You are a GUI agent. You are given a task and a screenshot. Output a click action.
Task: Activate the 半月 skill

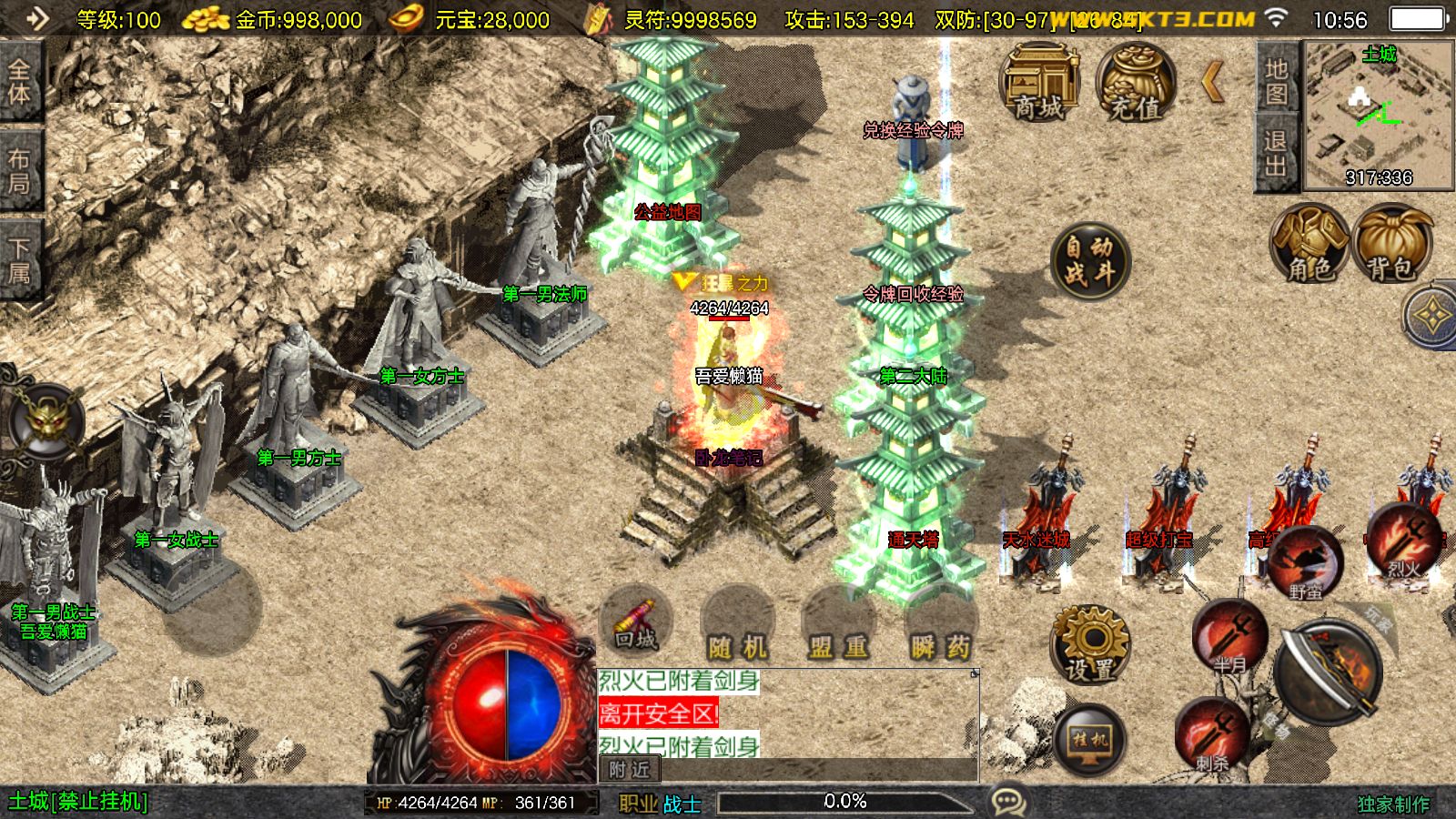pyautogui.click(x=1229, y=636)
